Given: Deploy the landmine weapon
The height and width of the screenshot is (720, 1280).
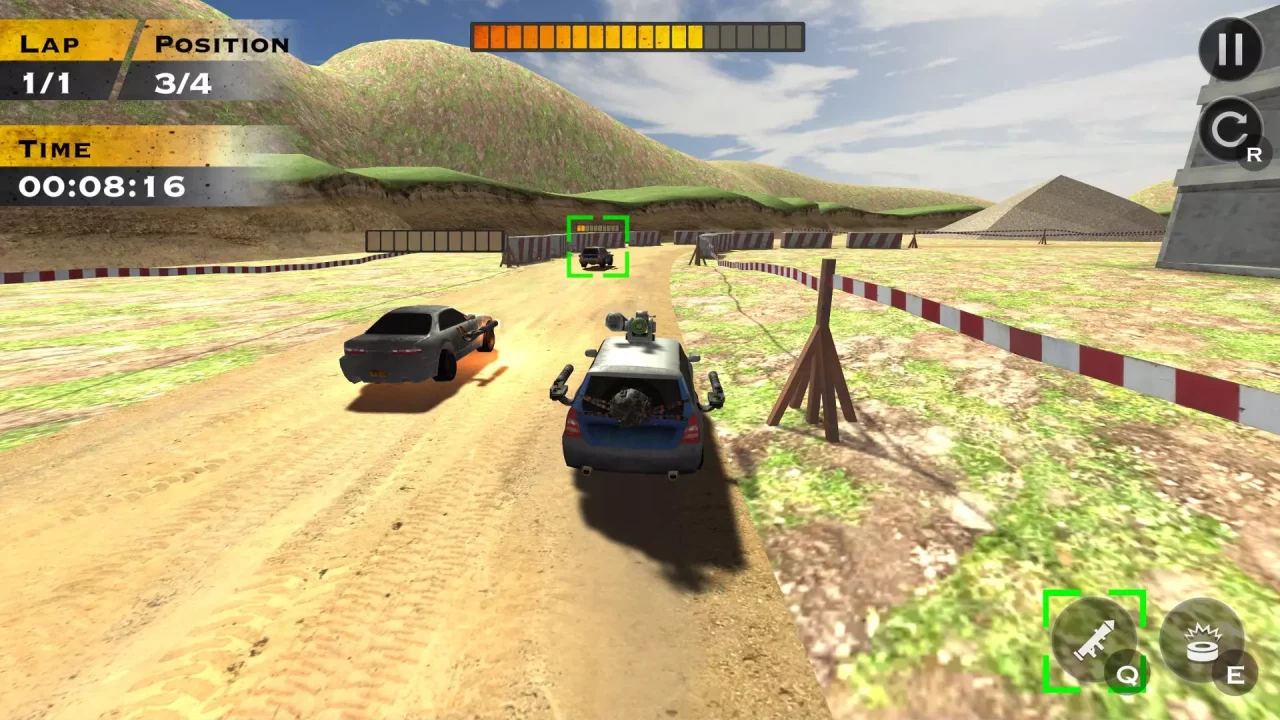Looking at the screenshot, I should [1201, 641].
